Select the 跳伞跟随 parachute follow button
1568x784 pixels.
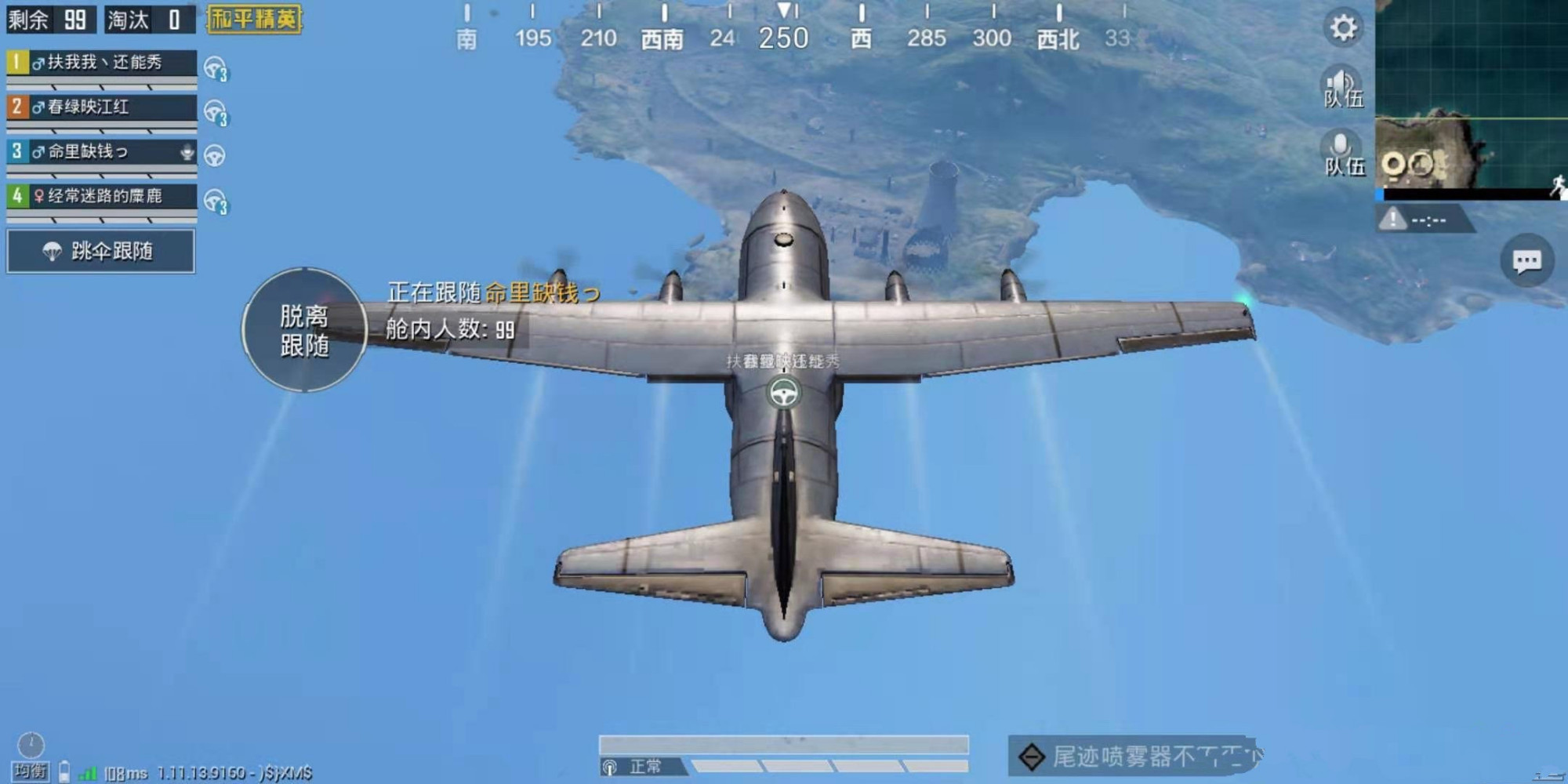click(x=101, y=252)
